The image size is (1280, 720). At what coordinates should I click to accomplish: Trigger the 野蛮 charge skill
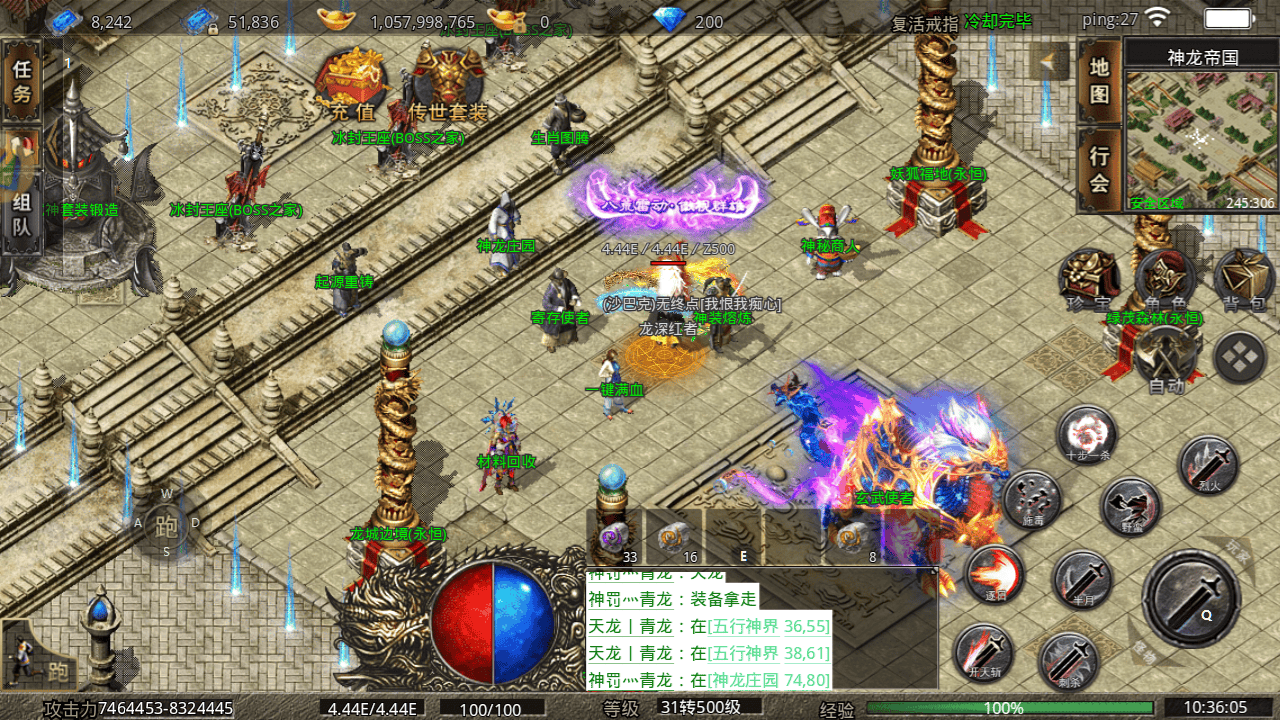pos(1131,507)
